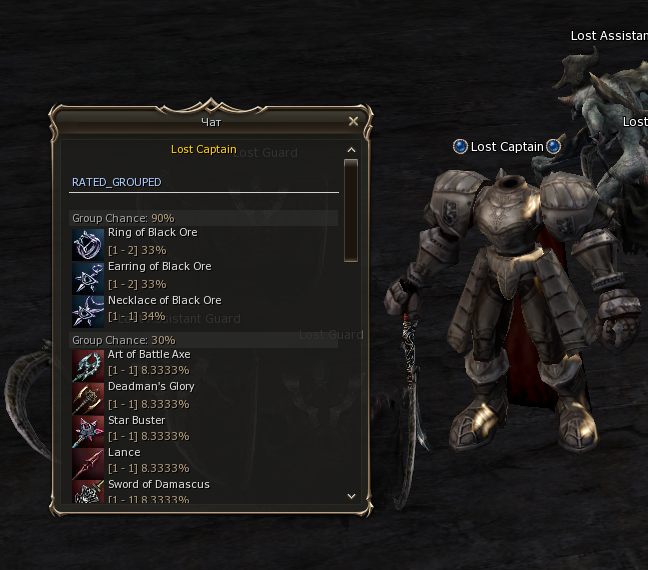Close the drop list window
This screenshot has height=570, width=648.
353,121
